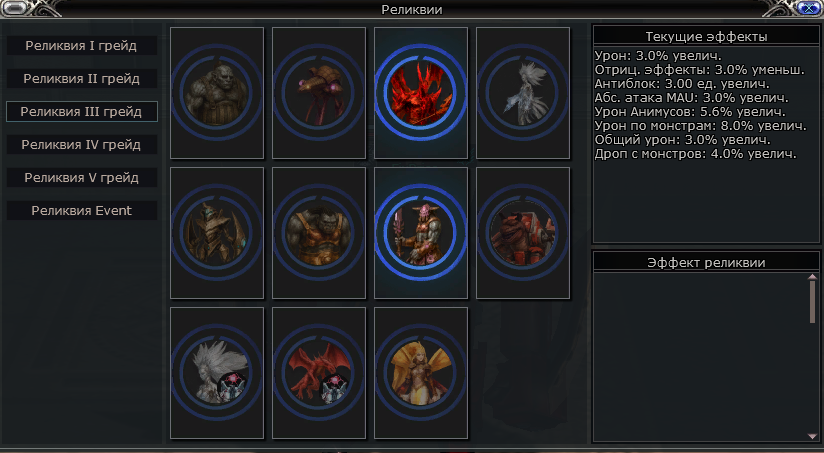Select the orange-armored brute relic card

(319, 233)
